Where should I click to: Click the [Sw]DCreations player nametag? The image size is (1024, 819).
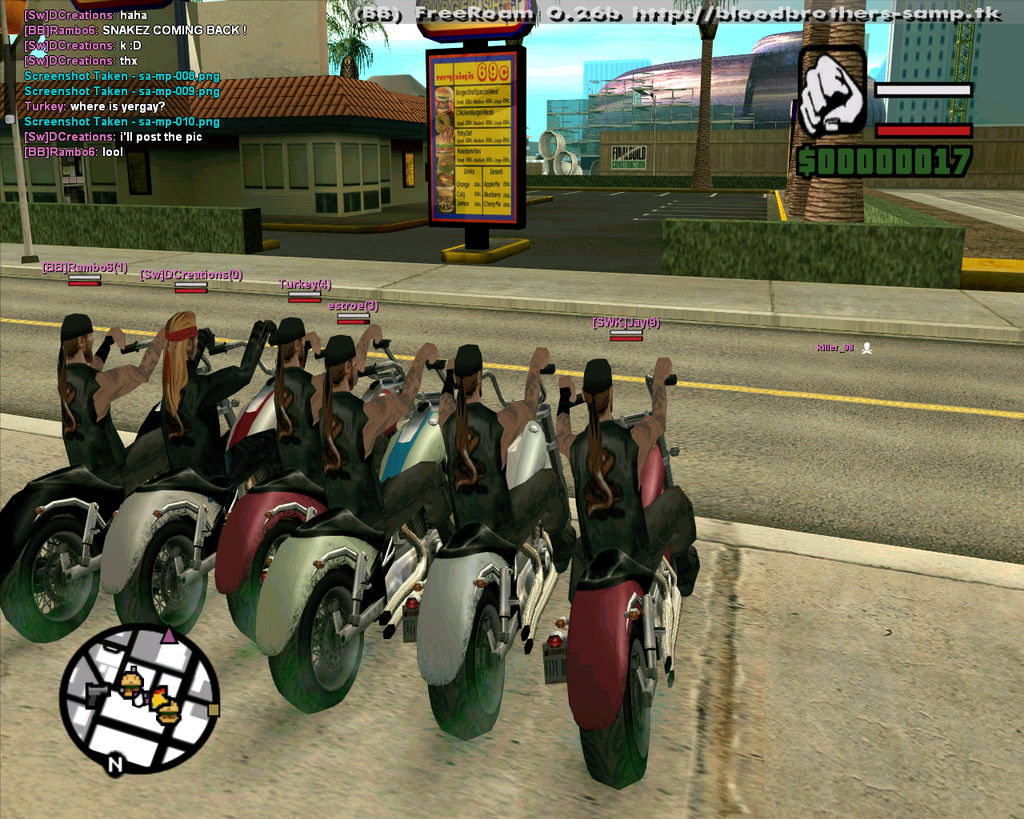coord(190,274)
